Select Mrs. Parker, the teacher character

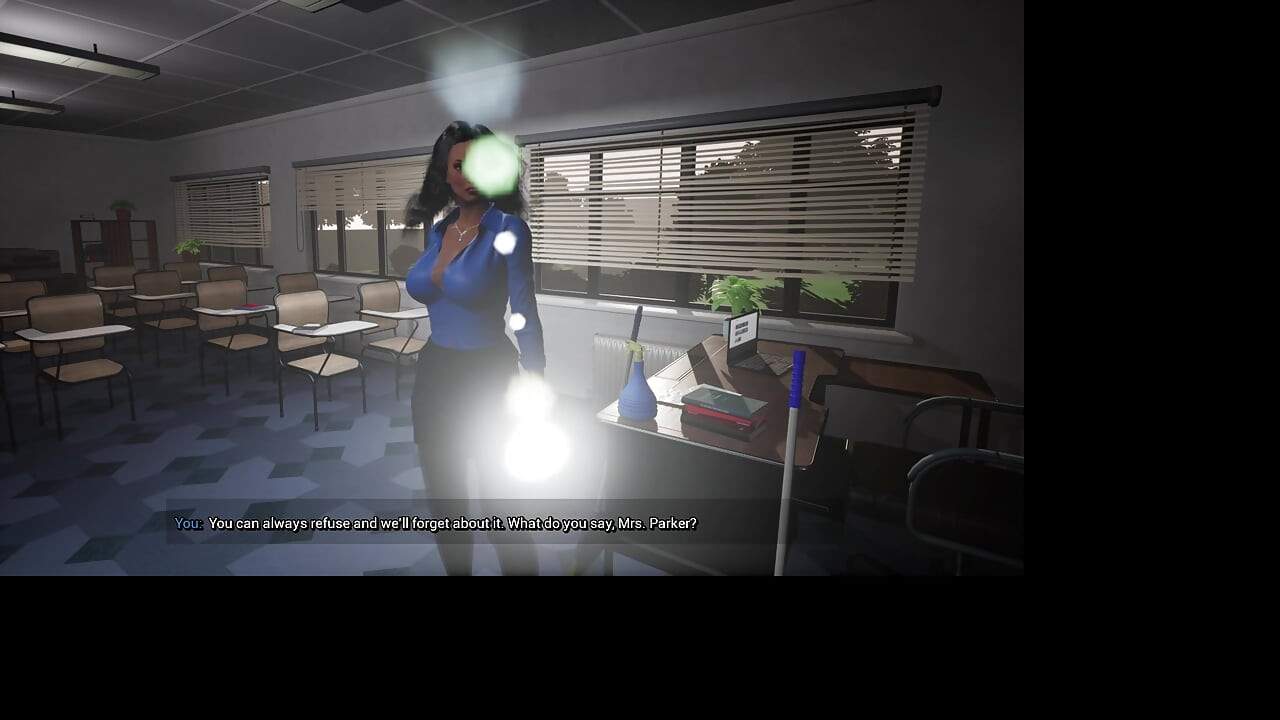[470, 280]
